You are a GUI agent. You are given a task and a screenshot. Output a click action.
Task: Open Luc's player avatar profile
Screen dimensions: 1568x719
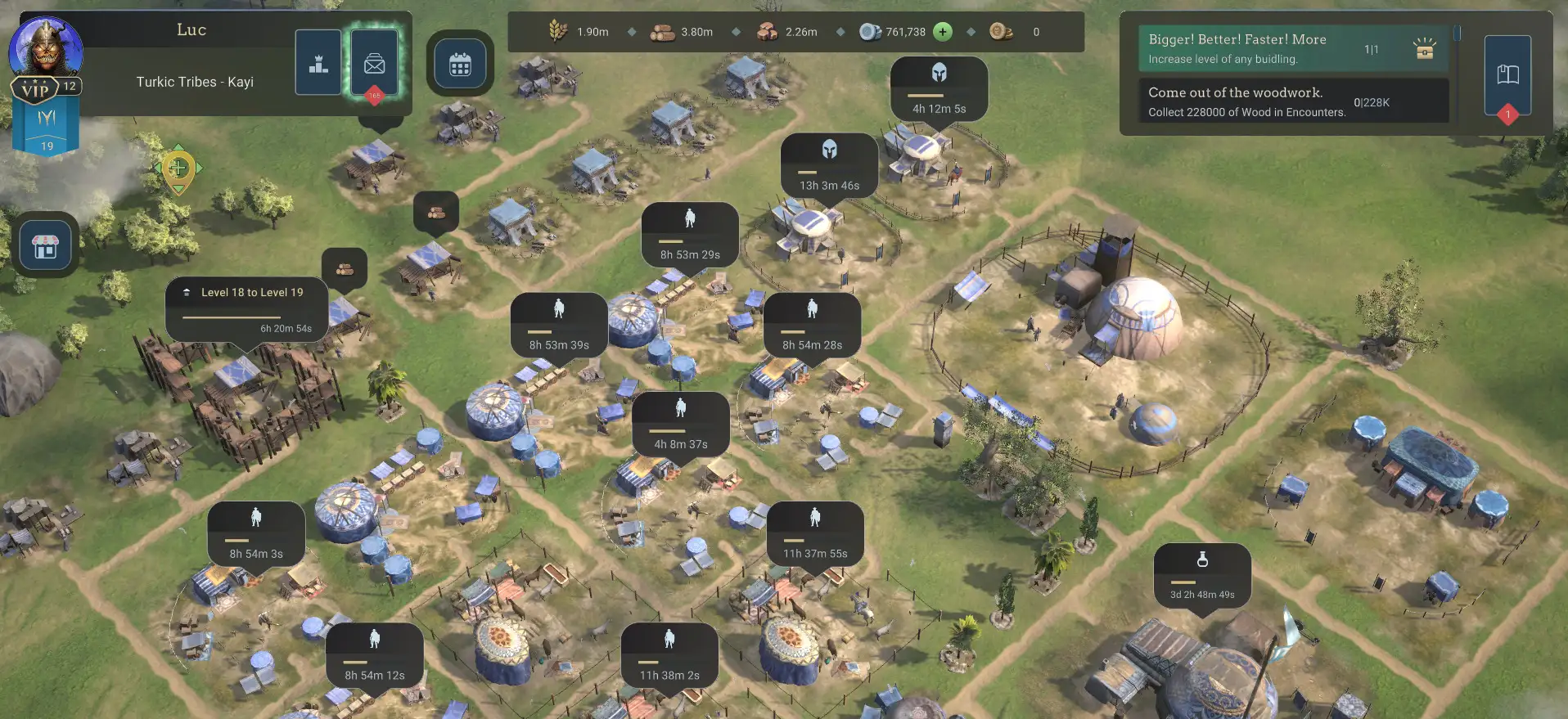[x=46, y=49]
